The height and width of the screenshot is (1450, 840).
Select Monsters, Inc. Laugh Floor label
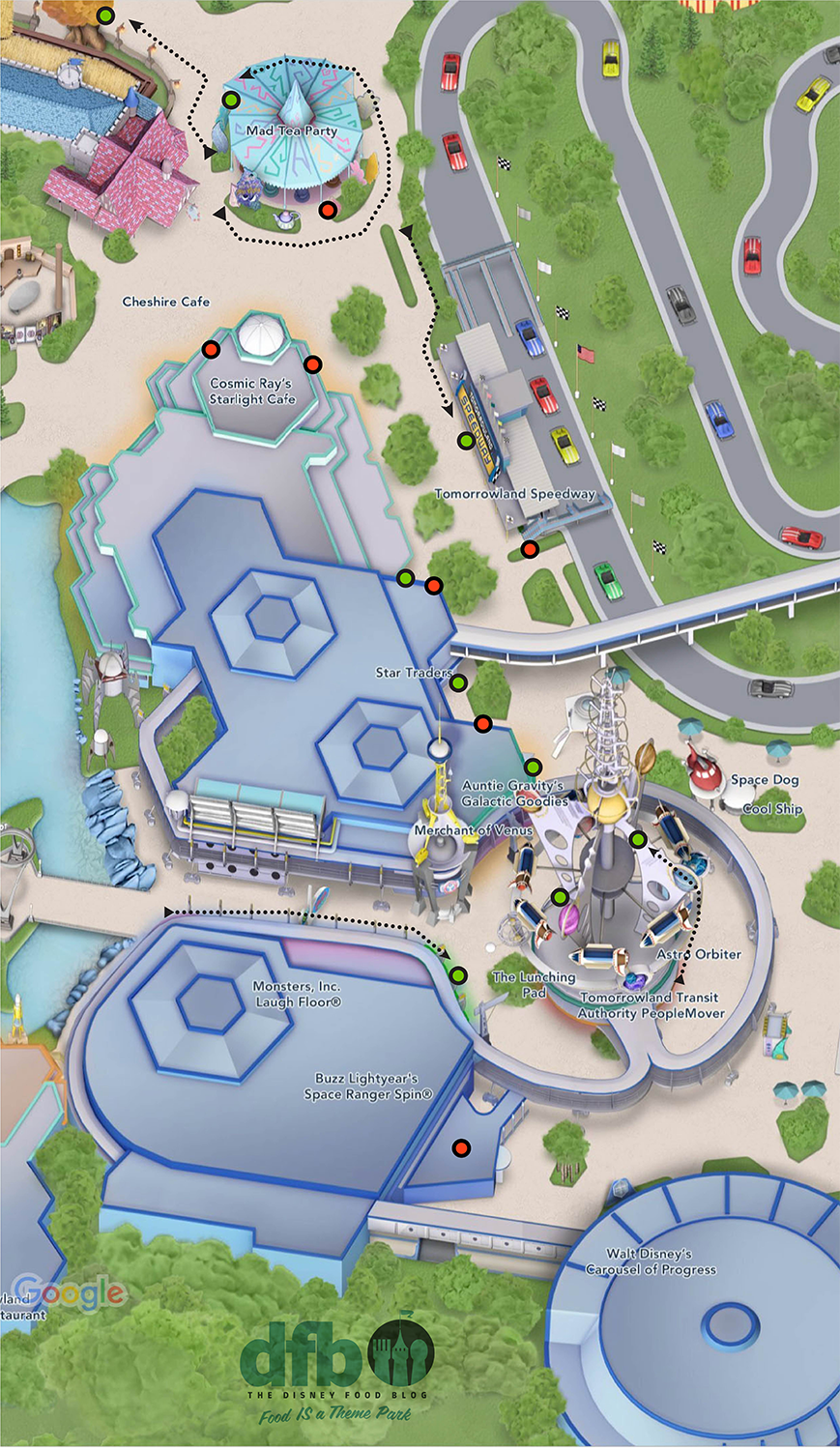coord(297,995)
